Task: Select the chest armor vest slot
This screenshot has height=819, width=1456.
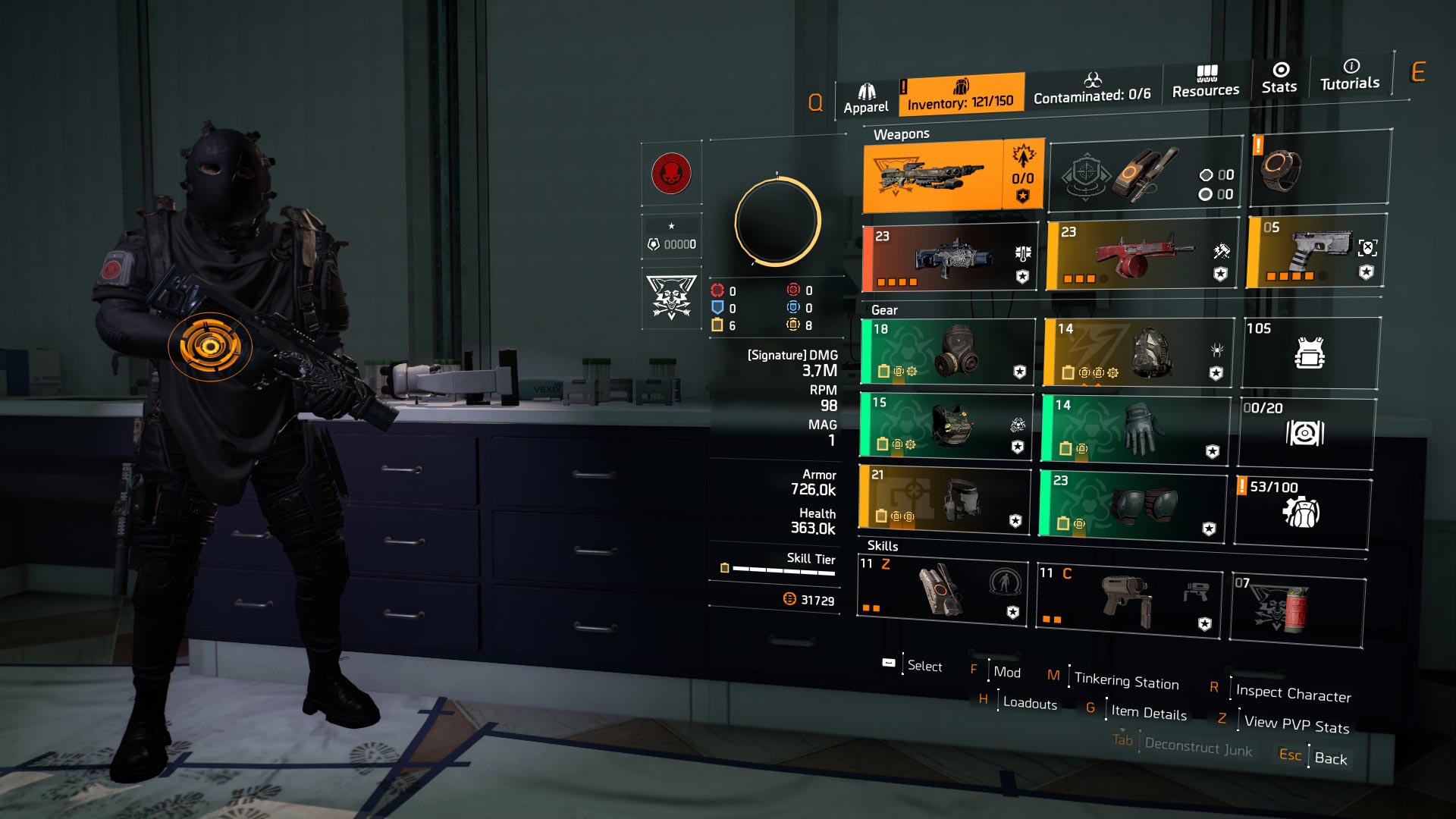Action: coord(946,425)
